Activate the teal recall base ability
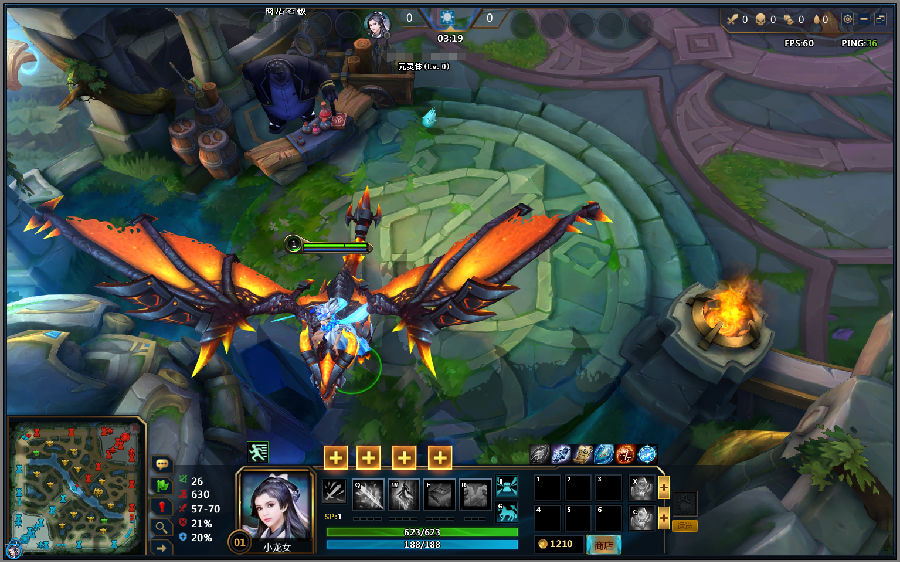900x562 pixels. [507, 487]
